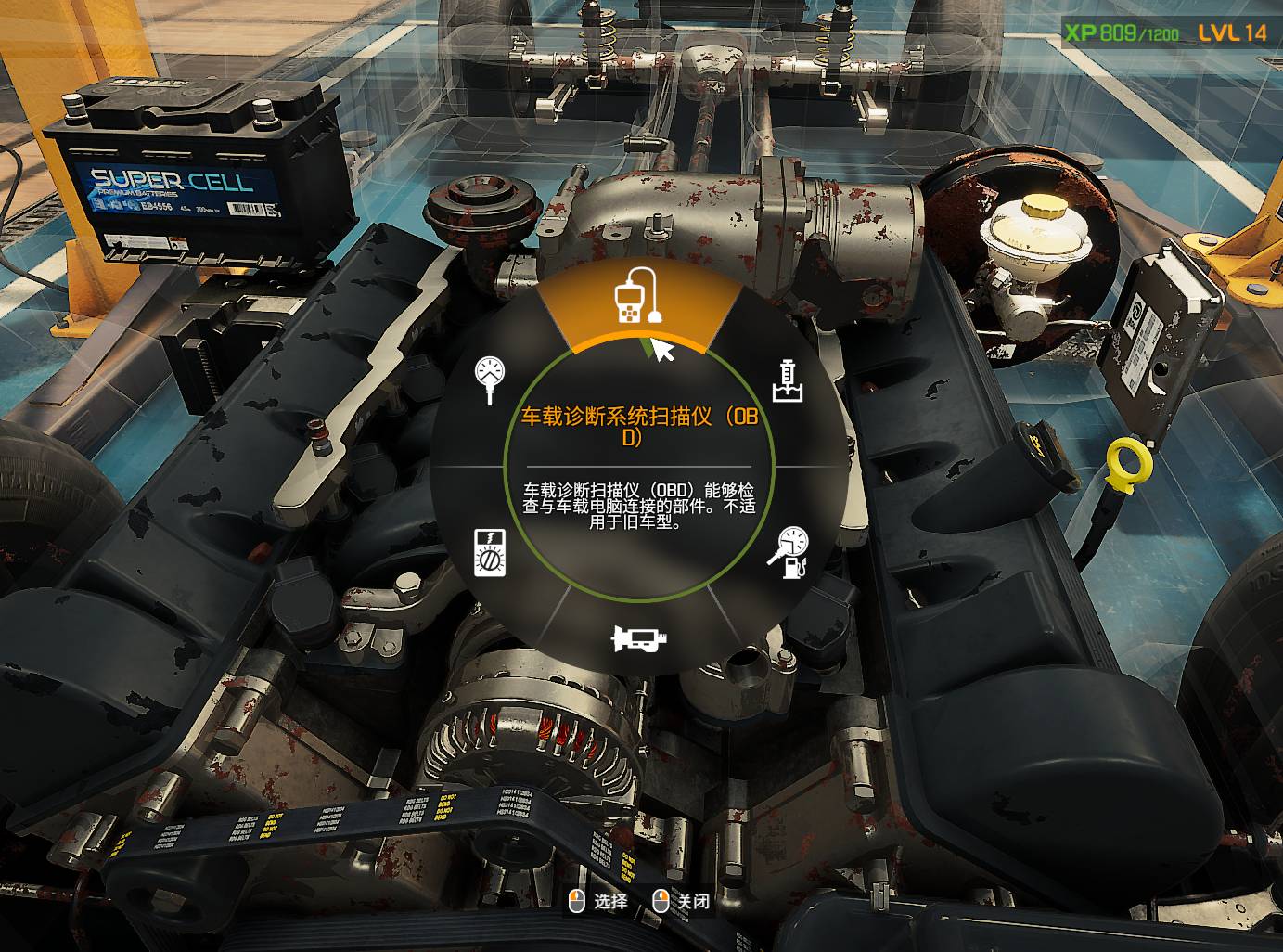Choose the compression tester icon
The height and width of the screenshot is (952, 1283).
(788, 381)
